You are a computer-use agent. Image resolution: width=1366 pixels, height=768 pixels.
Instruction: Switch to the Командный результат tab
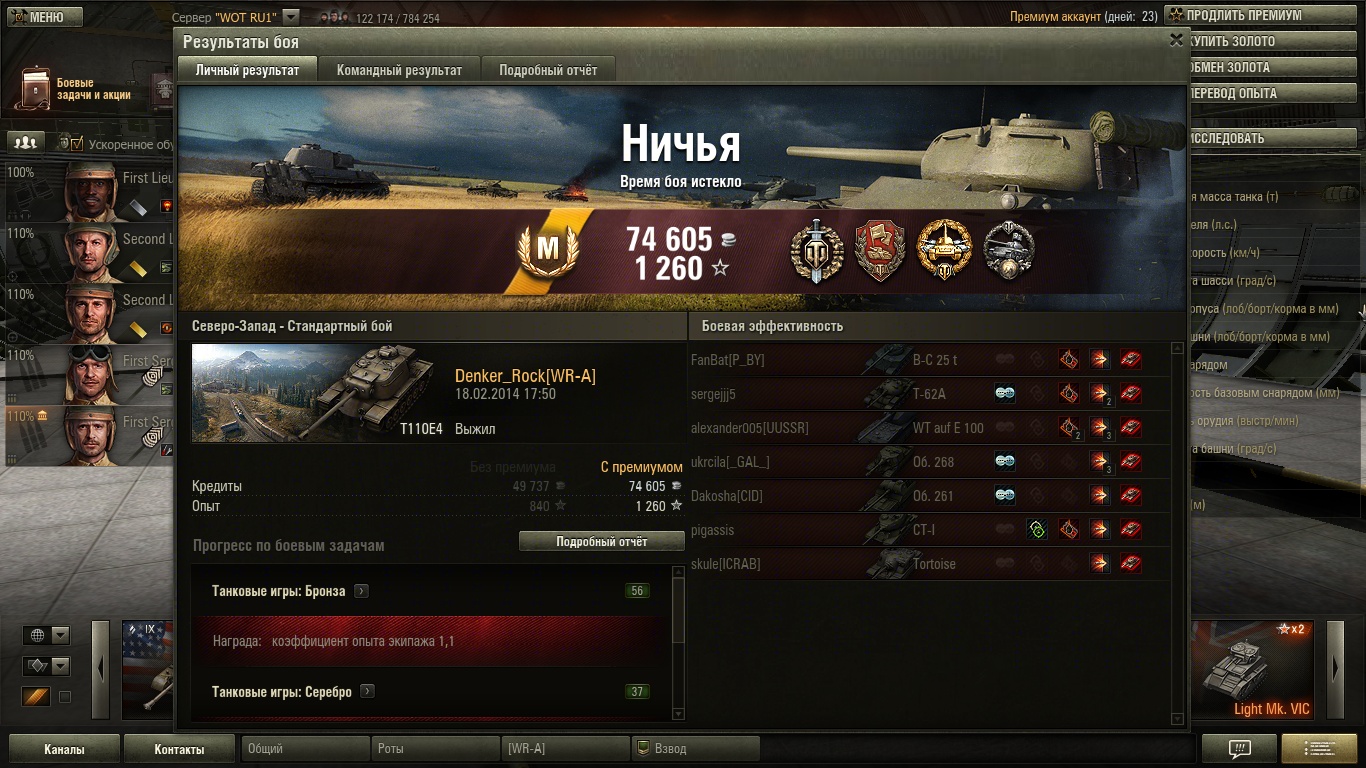tap(399, 70)
